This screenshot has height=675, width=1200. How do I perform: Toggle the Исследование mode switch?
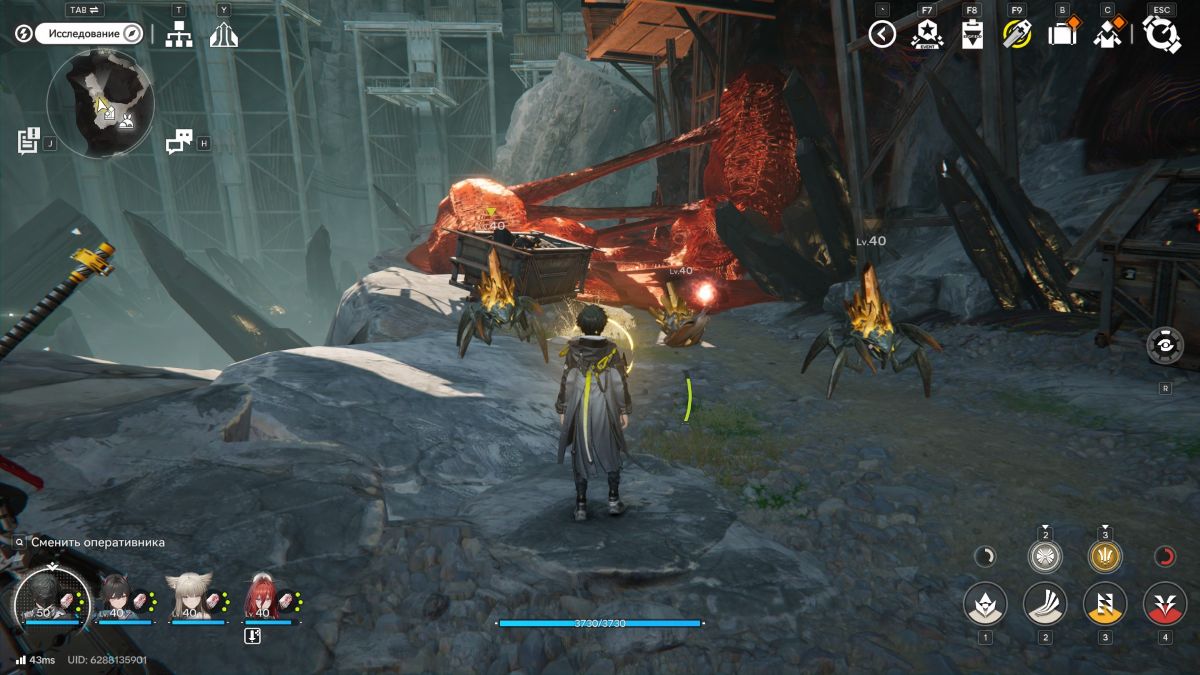[91, 34]
